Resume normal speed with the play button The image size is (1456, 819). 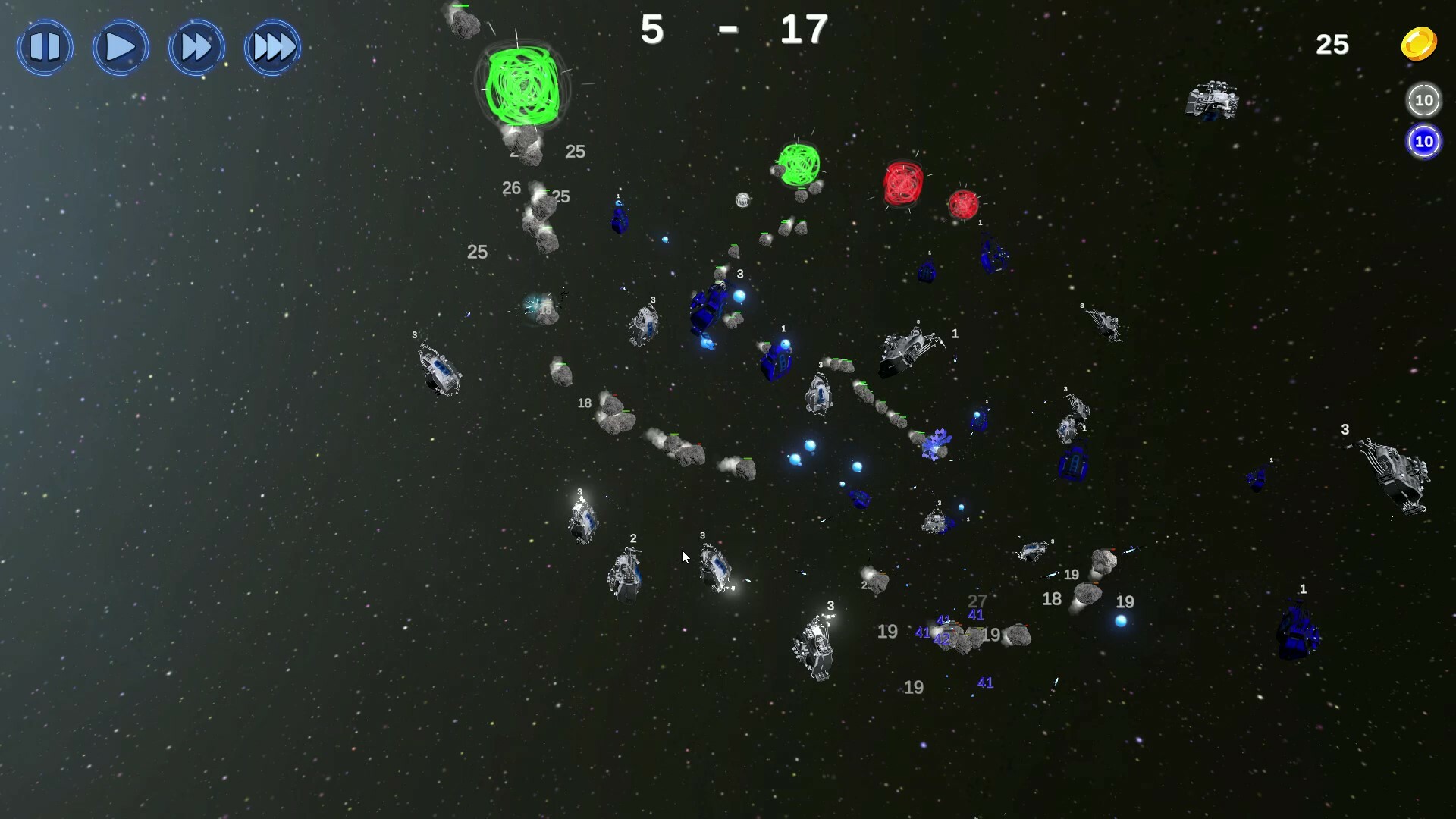[x=120, y=47]
